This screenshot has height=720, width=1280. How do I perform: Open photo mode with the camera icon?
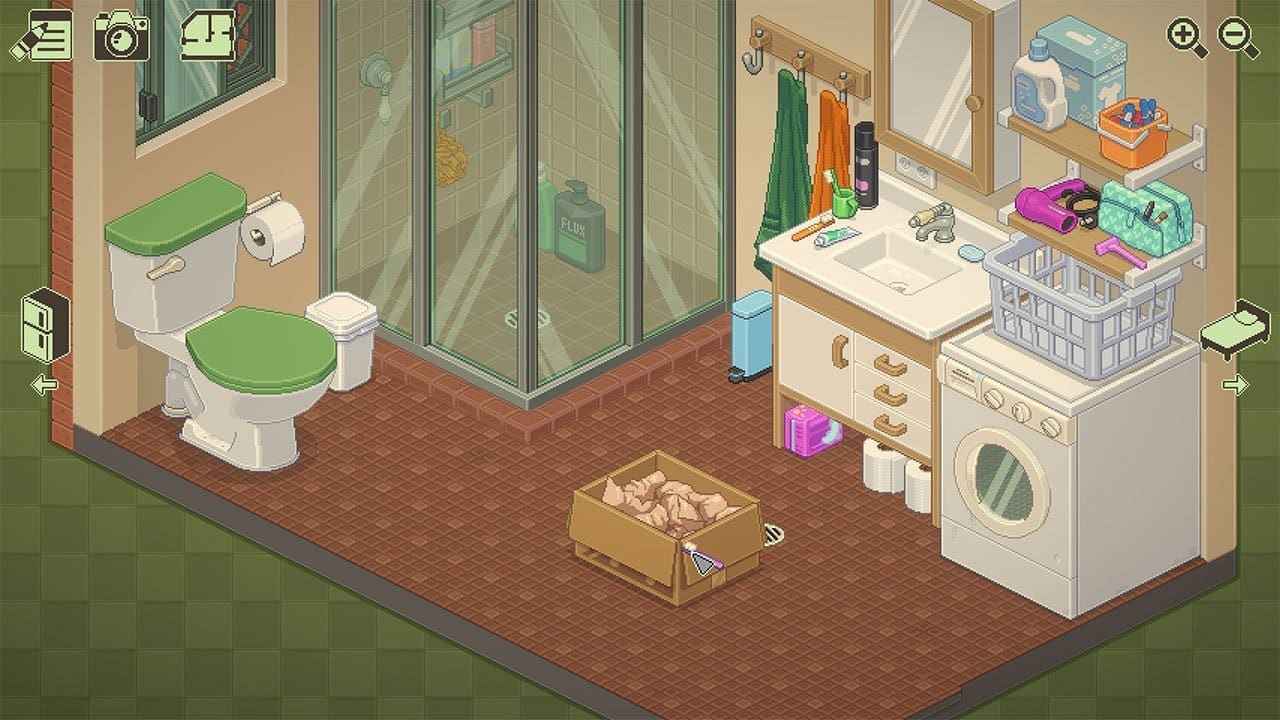pyautogui.click(x=121, y=35)
